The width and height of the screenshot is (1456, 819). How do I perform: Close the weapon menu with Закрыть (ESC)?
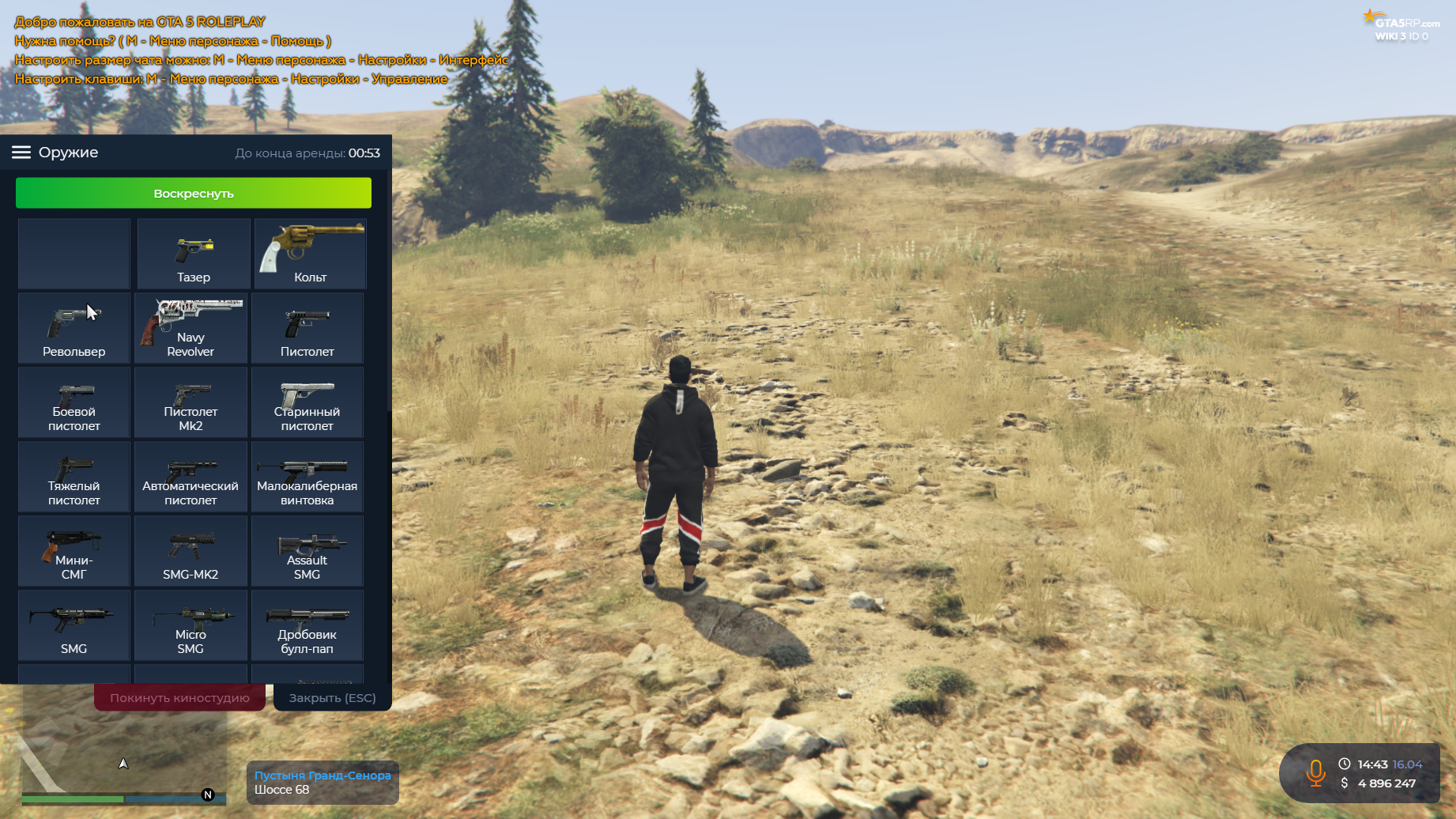coord(332,698)
